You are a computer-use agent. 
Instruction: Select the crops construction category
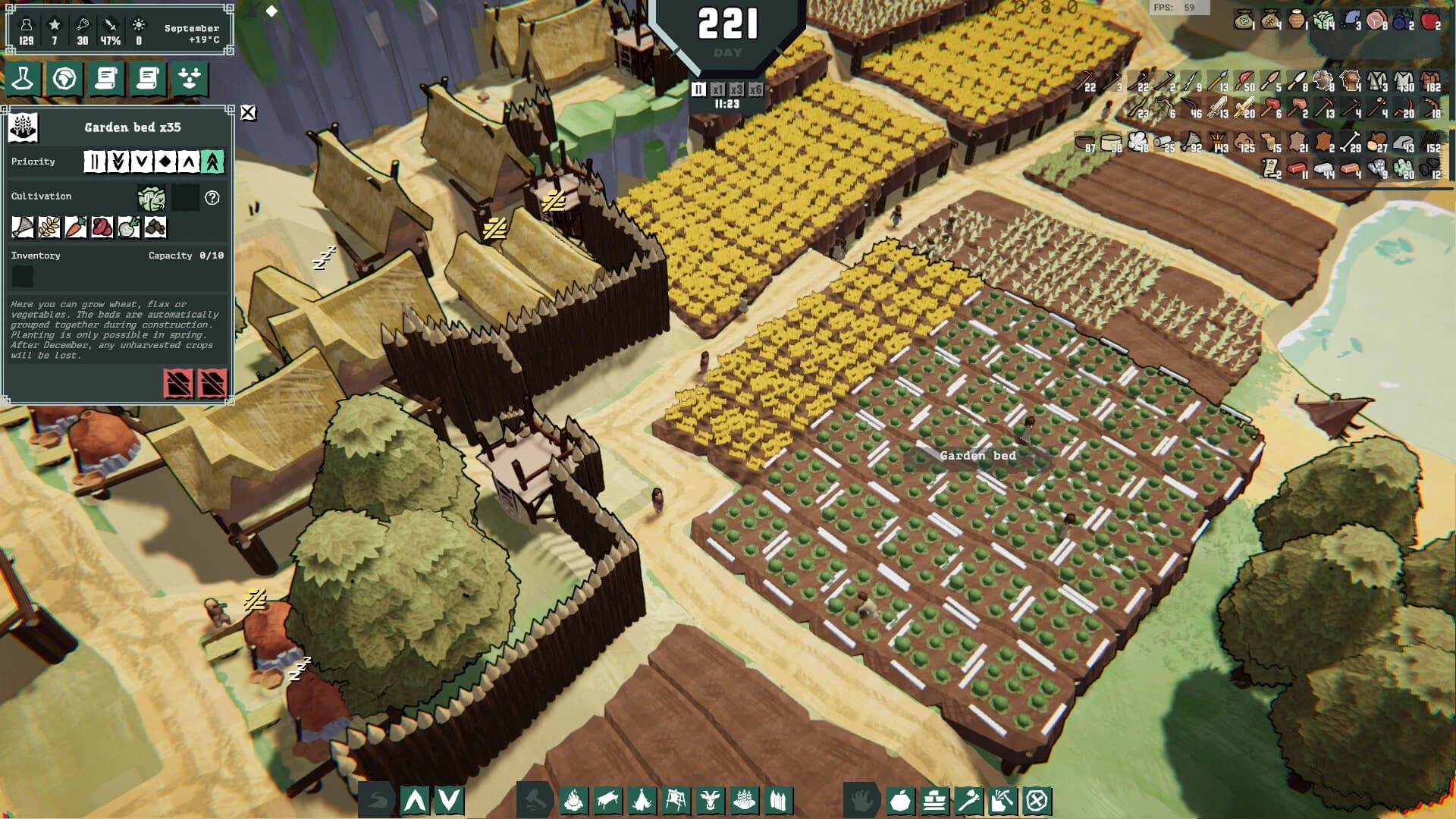[744, 799]
